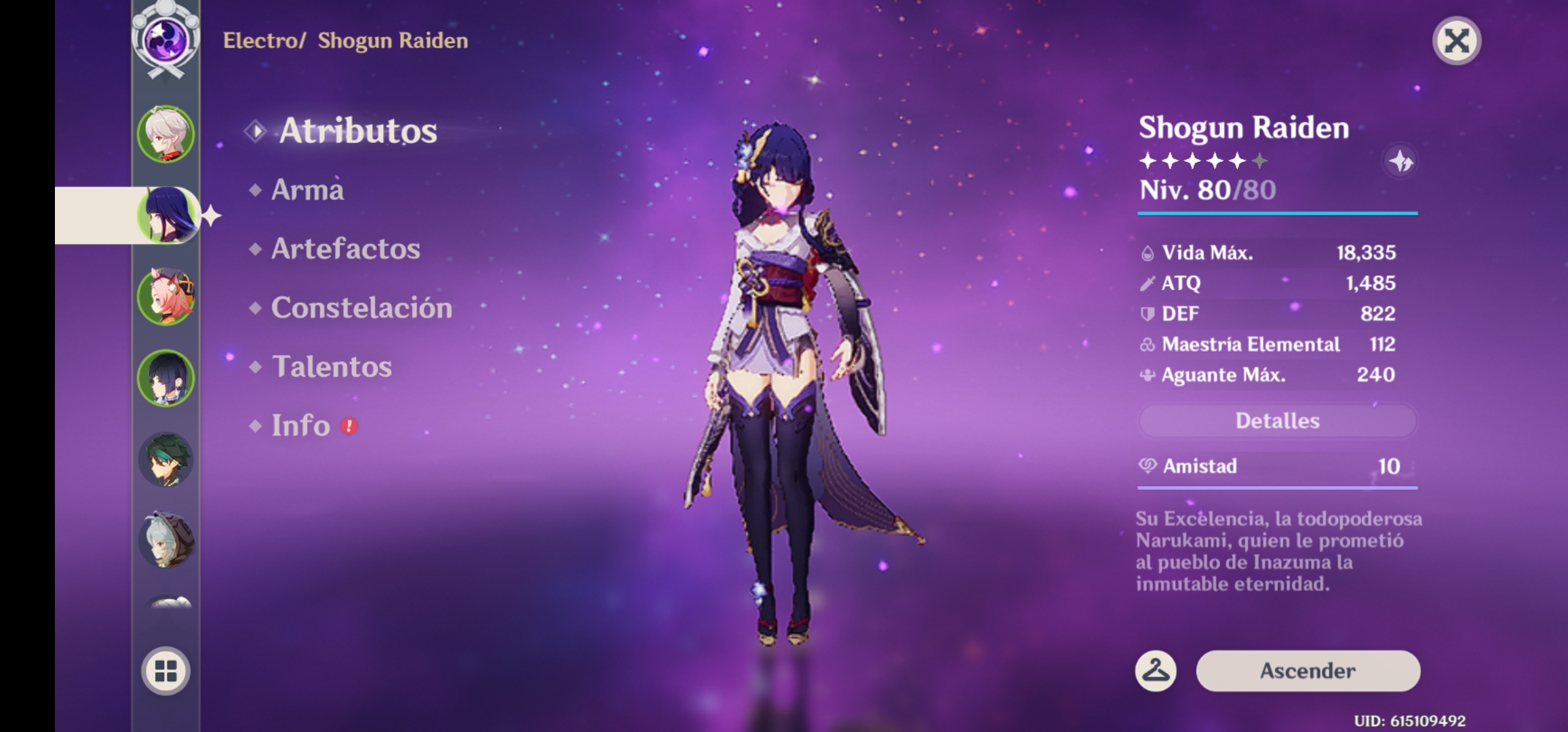Close the character screen

[x=1456, y=41]
